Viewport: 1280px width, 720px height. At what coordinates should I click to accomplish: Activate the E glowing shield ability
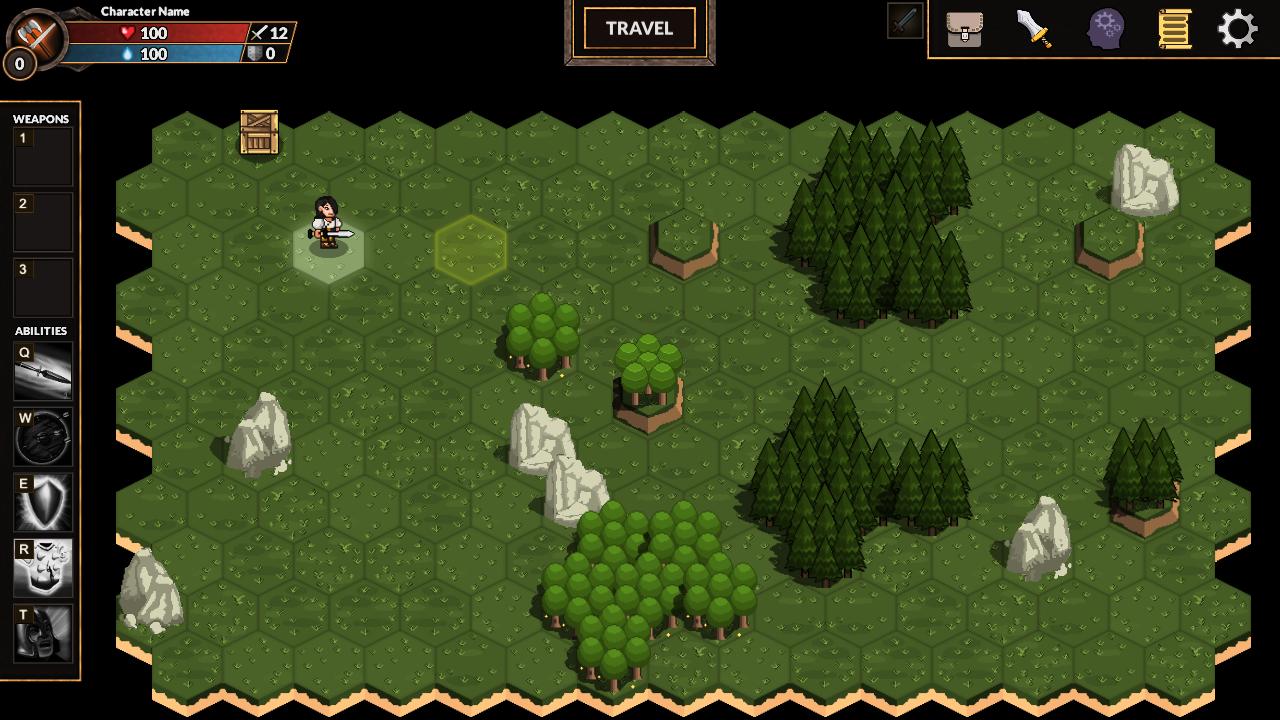click(43, 502)
